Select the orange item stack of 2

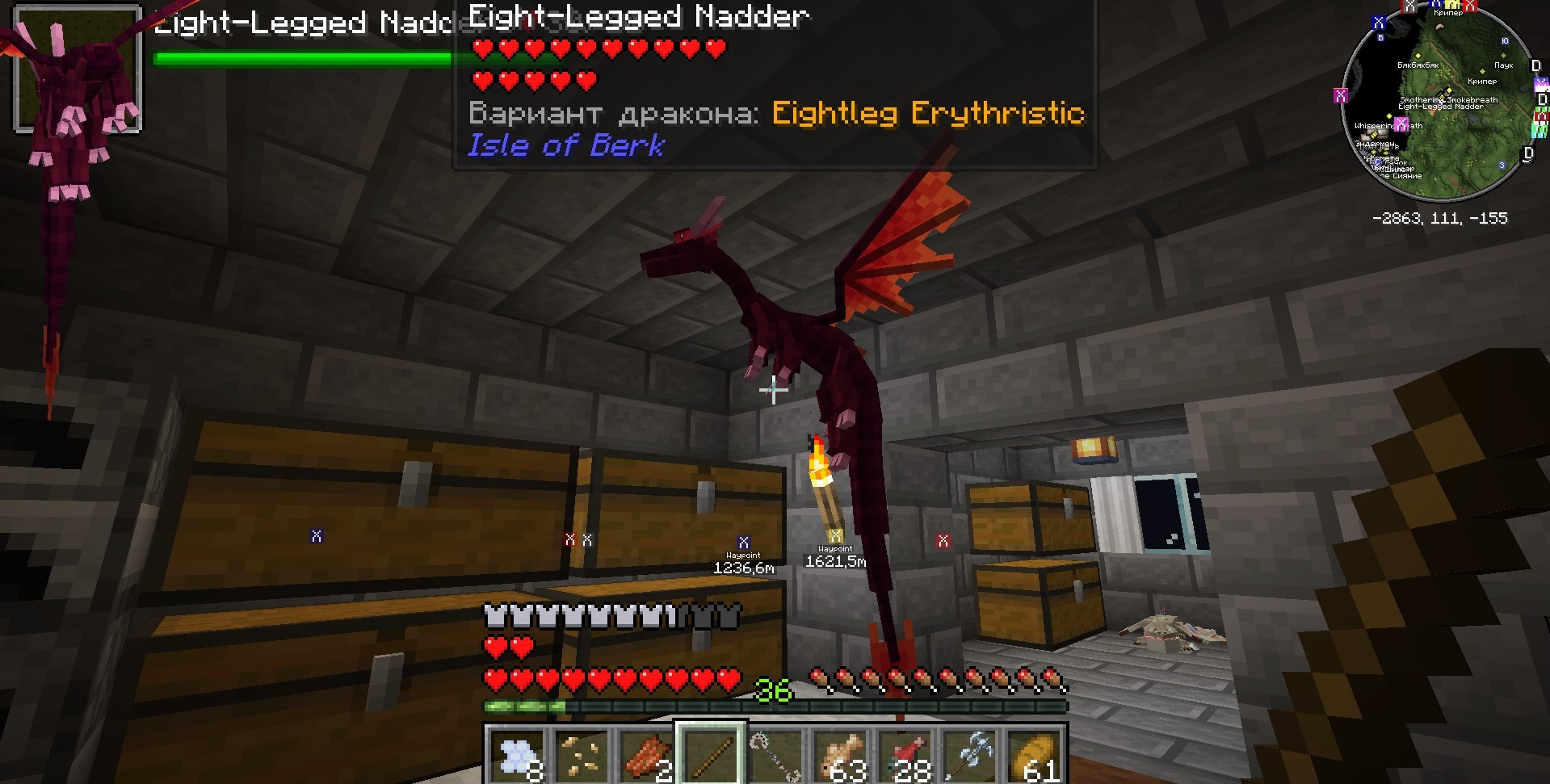click(x=646, y=755)
